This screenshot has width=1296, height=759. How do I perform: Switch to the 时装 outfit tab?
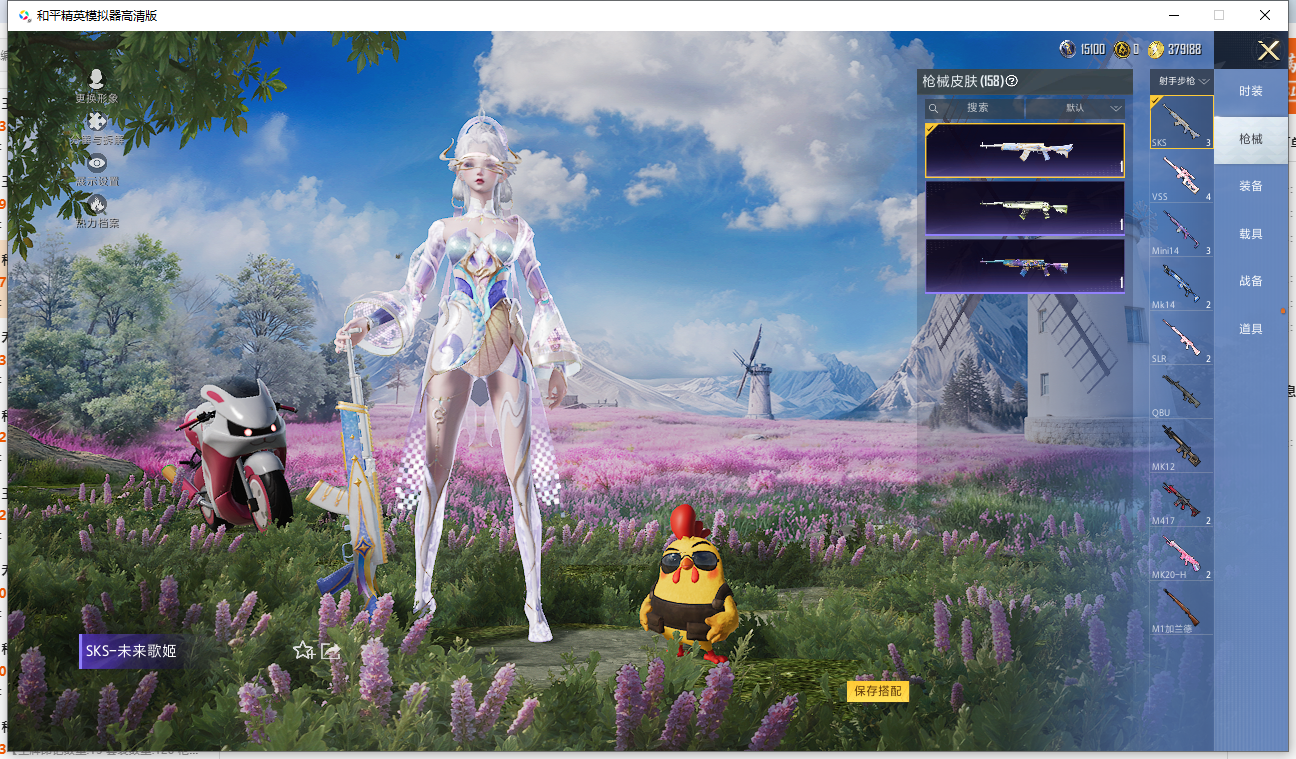pos(1250,91)
